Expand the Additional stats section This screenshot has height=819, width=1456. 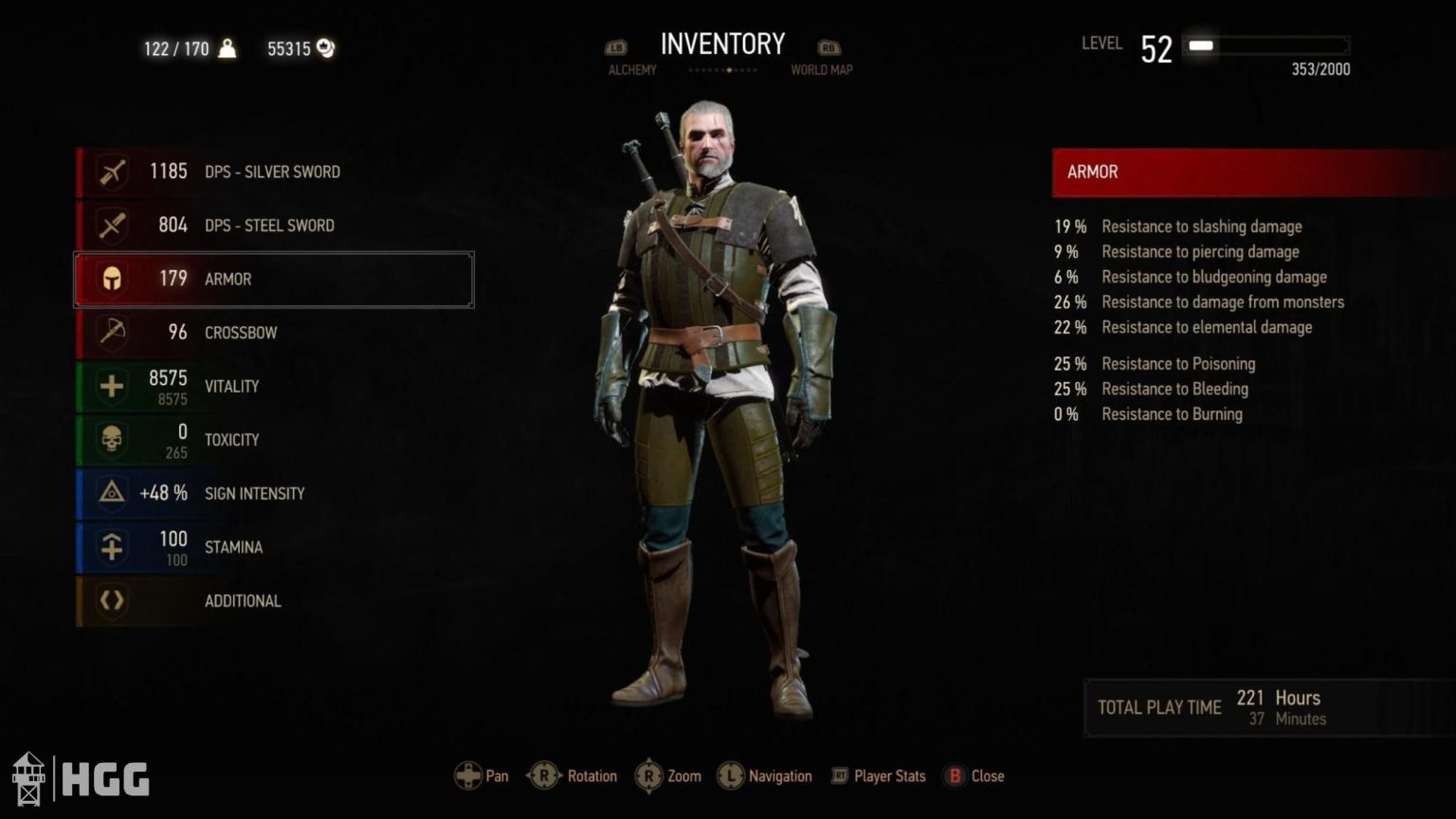point(242,601)
